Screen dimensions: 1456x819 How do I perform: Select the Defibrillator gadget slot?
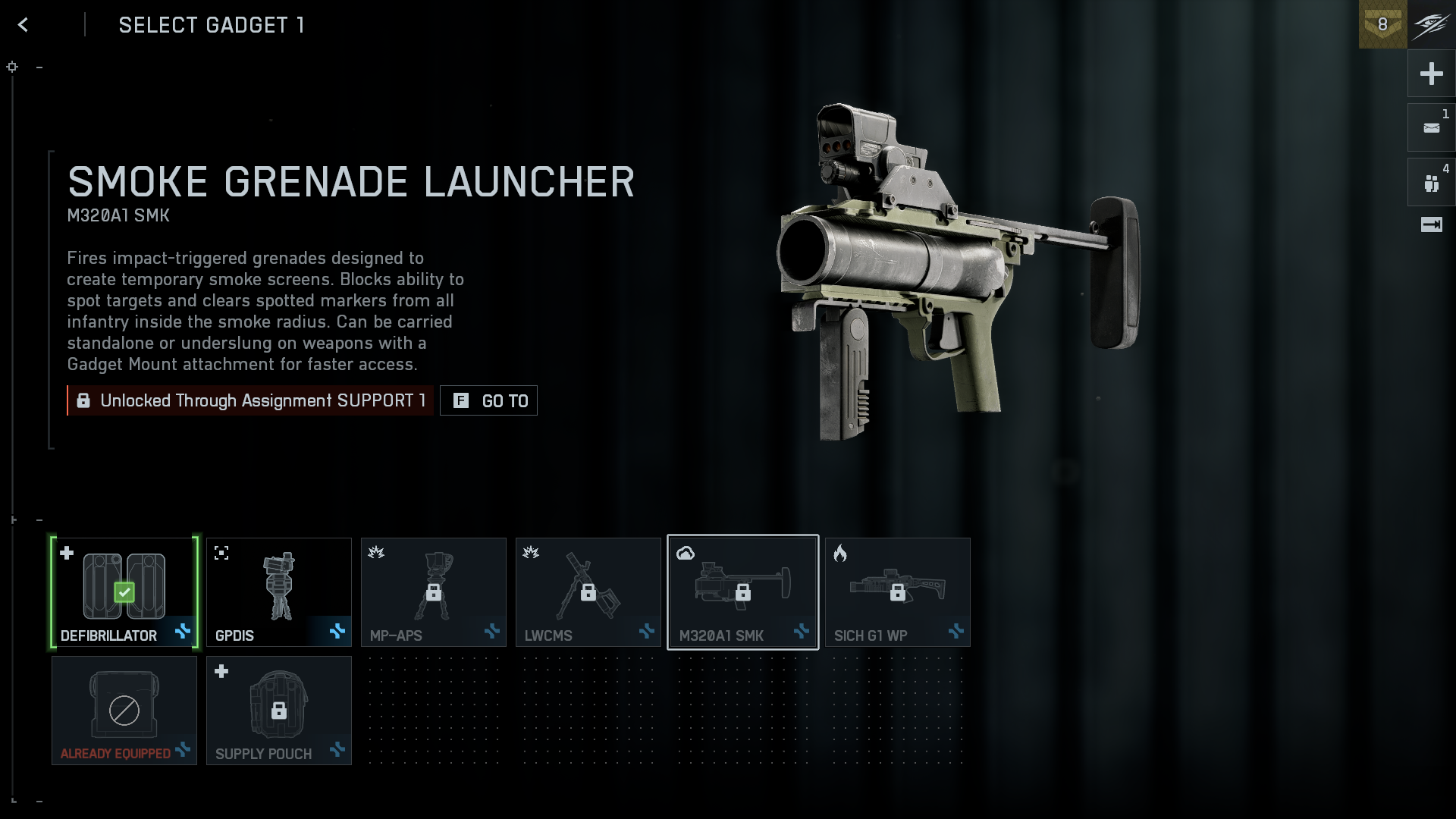click(124, 592)
